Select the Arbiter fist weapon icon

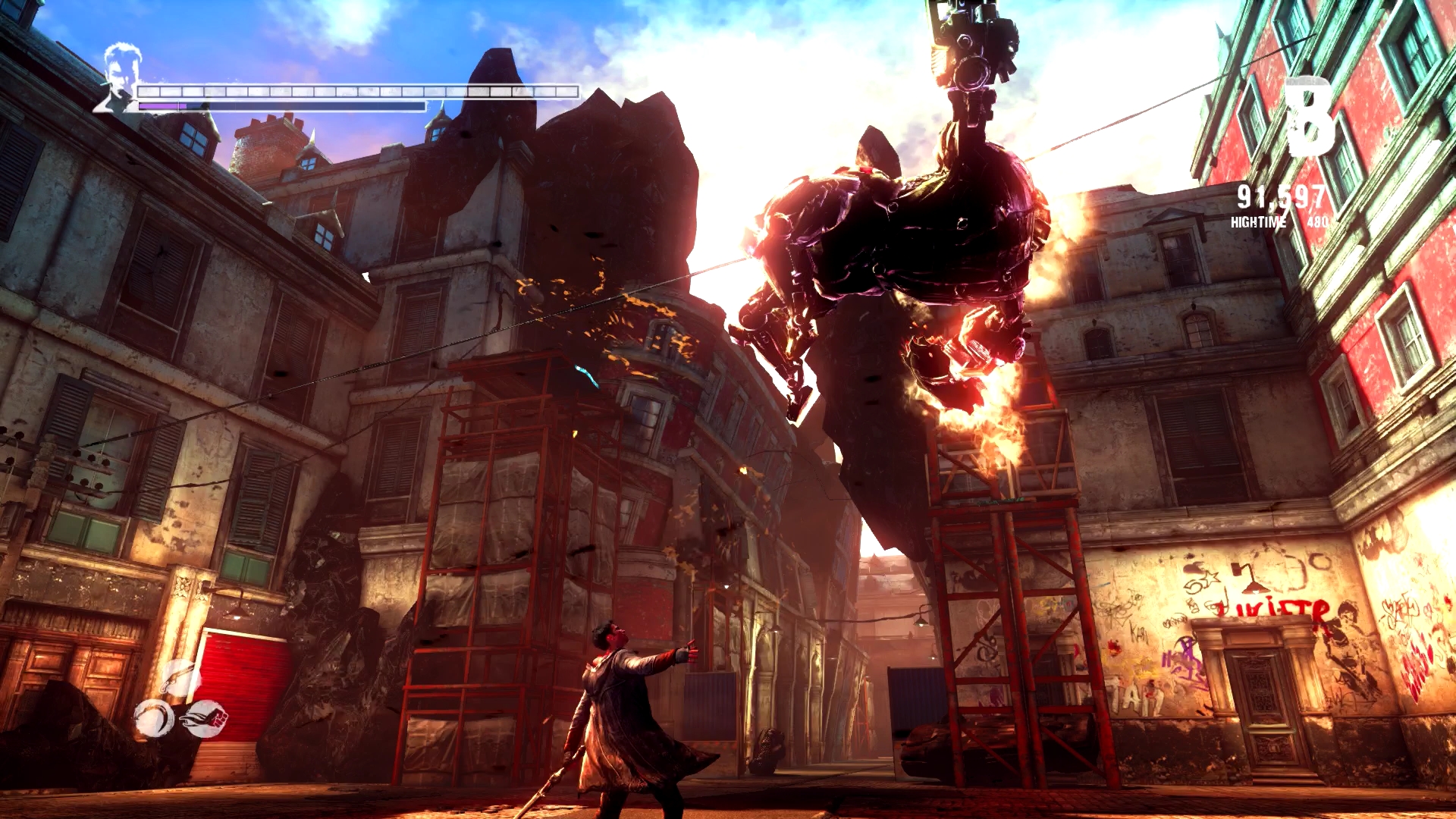(x=206, y=717)
